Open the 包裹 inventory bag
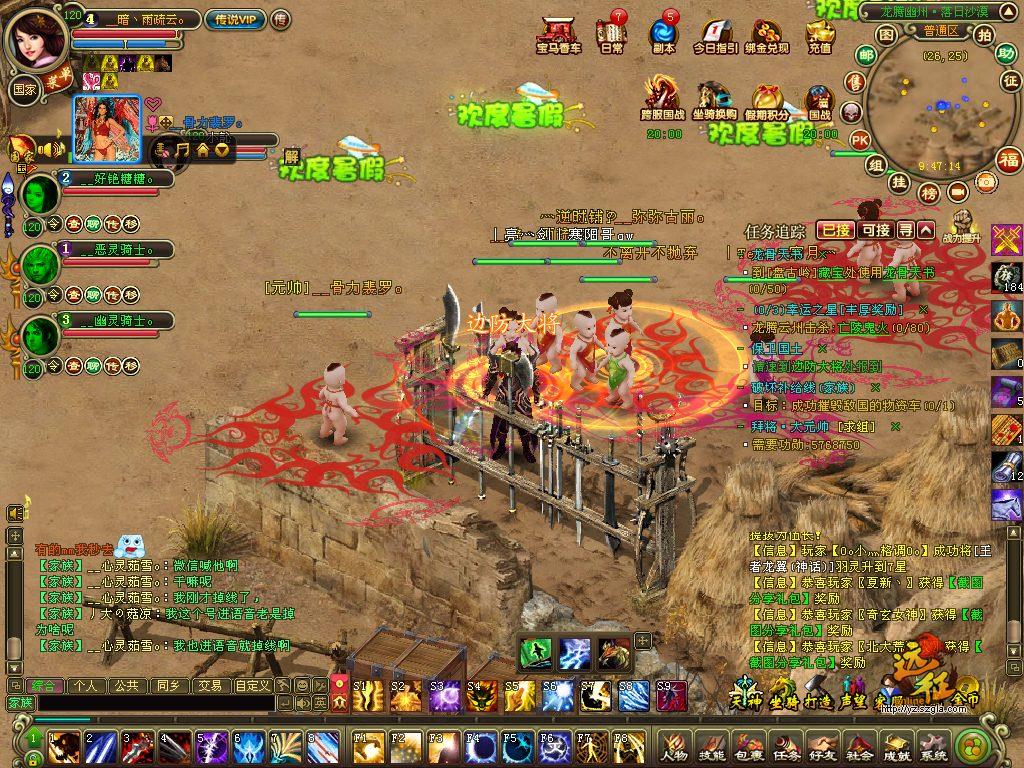This screenshot has height=768, width=1024. coord(749,747)
